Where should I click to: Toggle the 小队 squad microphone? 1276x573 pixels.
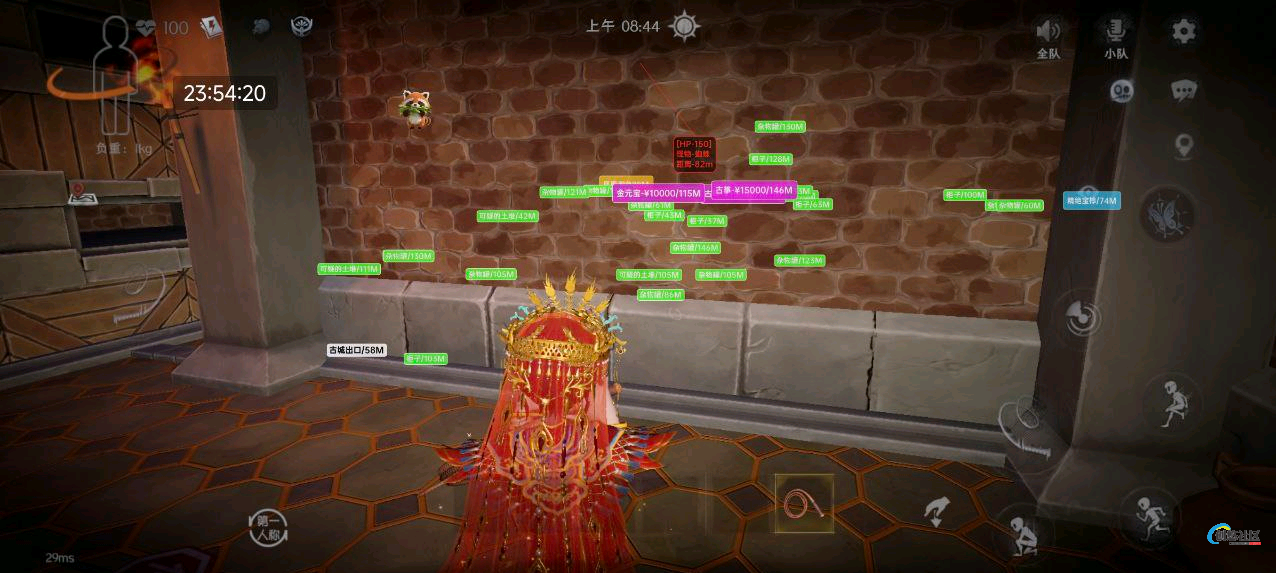pyautogui.click(x=1116, y=37)
